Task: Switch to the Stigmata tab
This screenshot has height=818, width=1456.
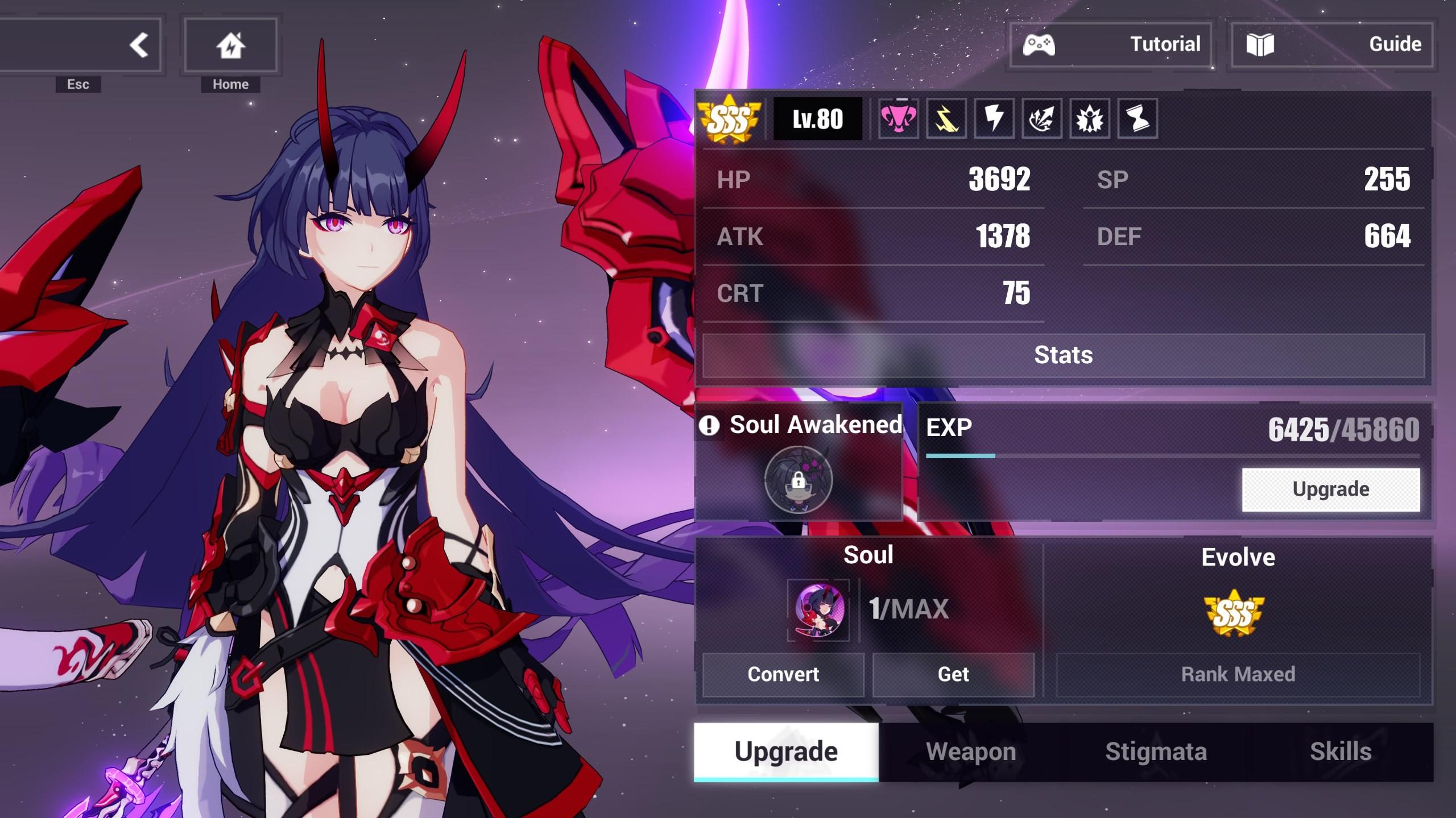Action: [x=1156, y=751]
